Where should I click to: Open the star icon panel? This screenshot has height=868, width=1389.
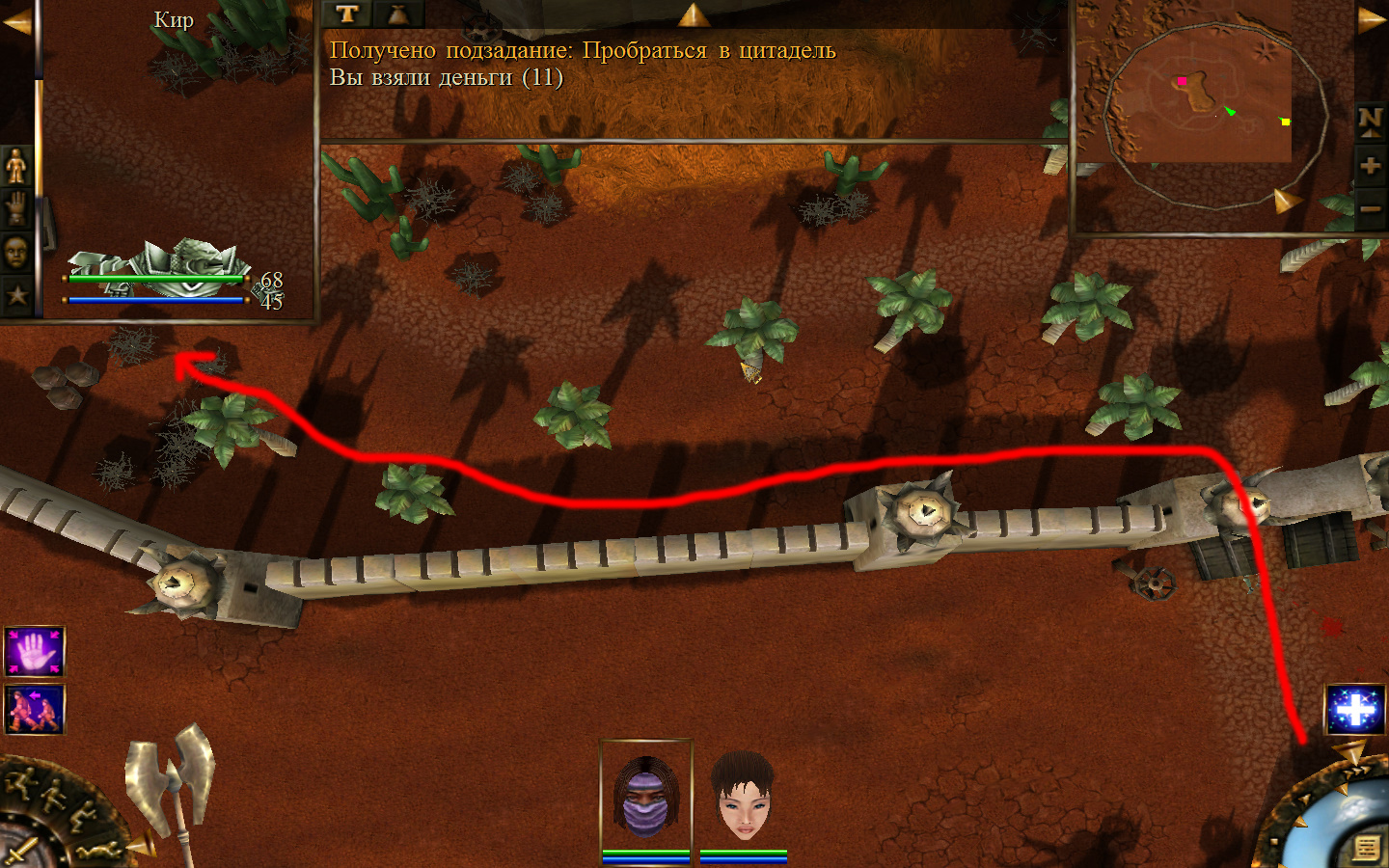click(x=16, y=295)
